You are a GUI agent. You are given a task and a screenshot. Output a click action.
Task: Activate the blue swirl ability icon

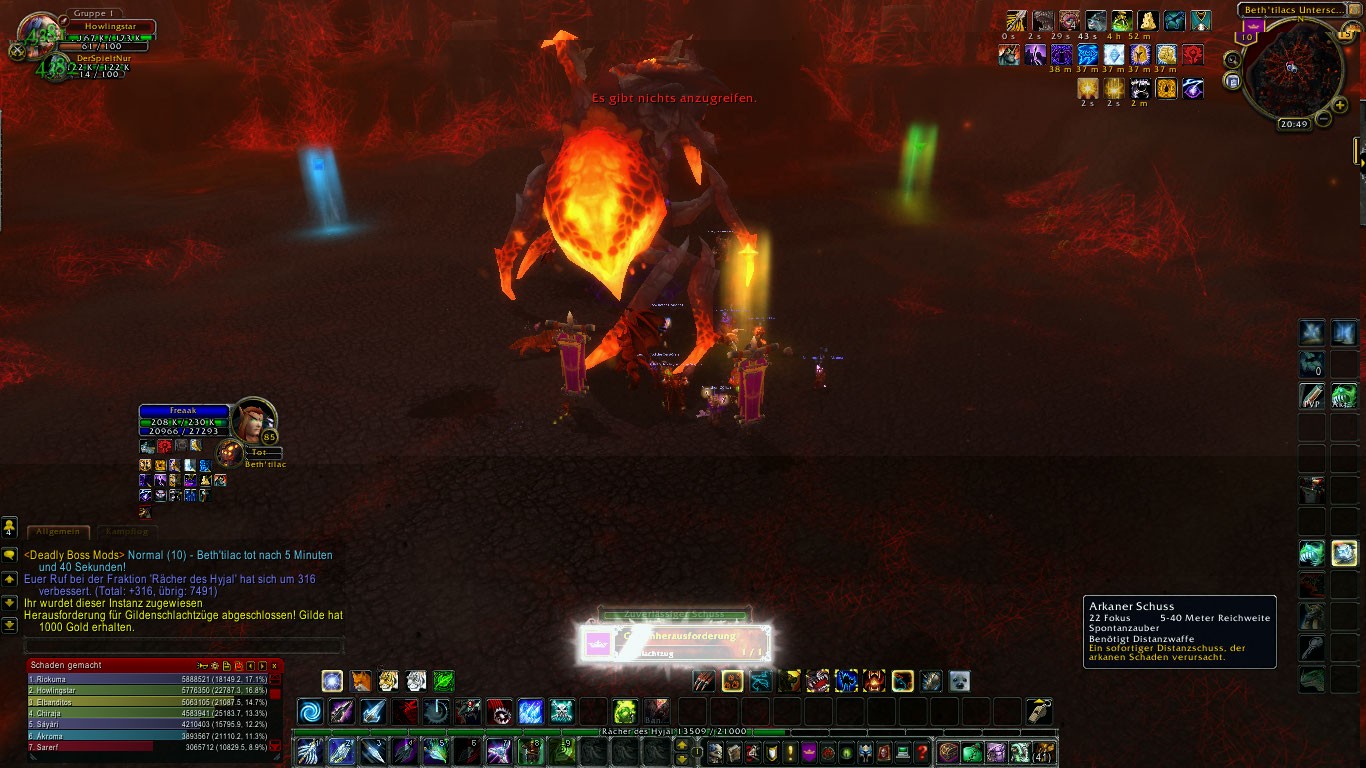[x=311, y=712]
